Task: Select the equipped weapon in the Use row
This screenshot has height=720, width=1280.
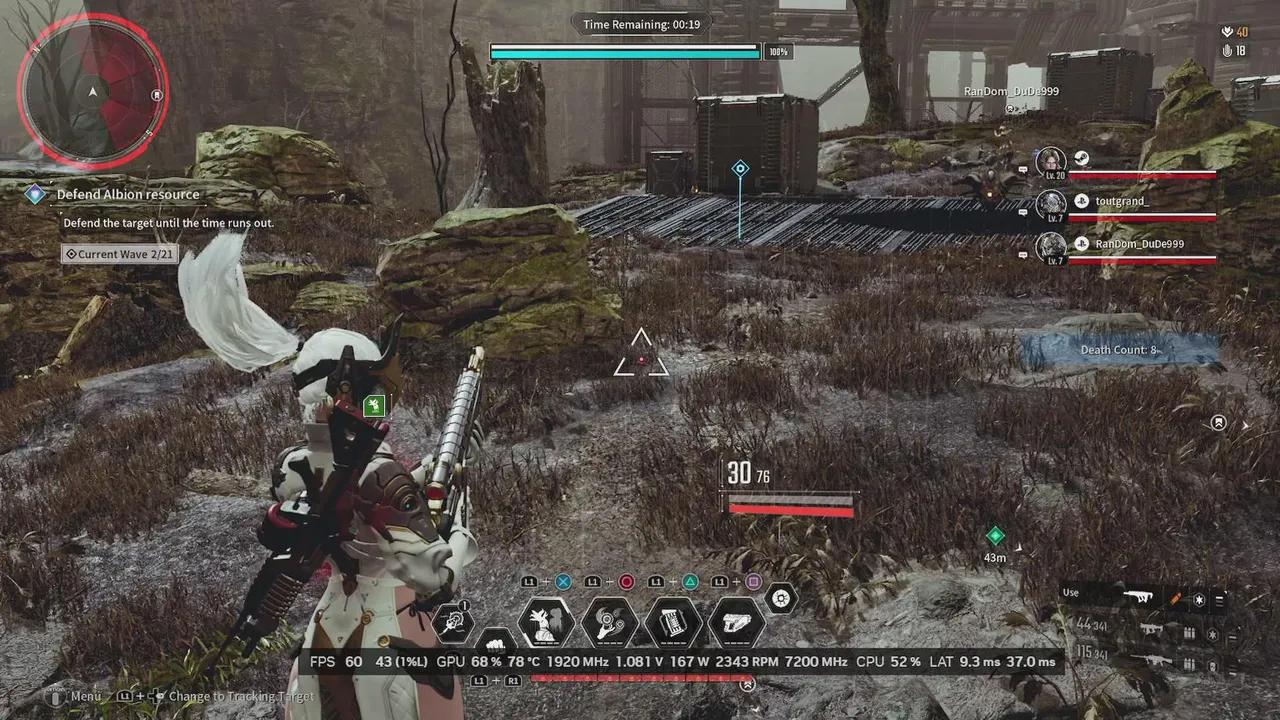Action: (1138, 597)
